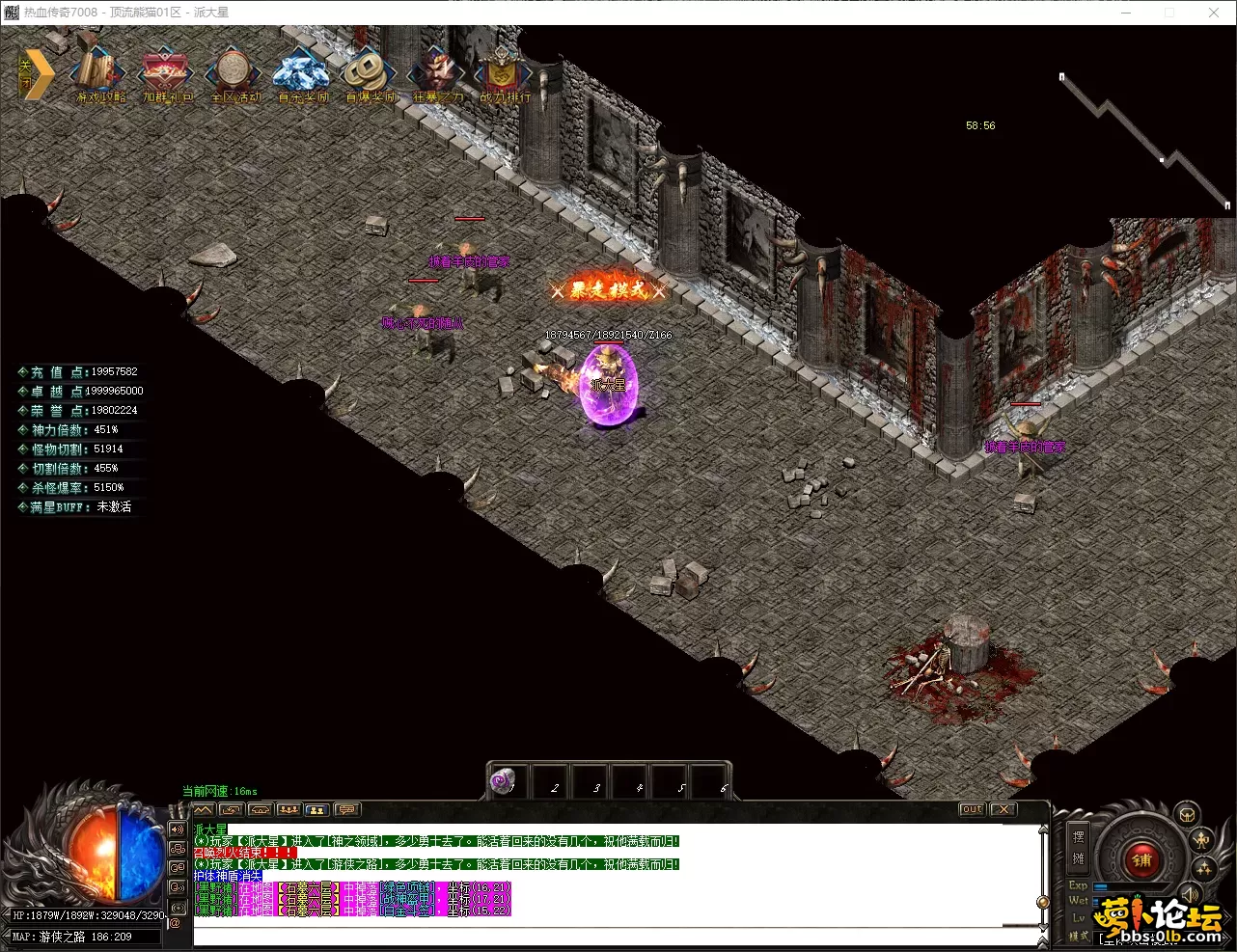View 首杀奖励 first-kill rewards diamonds

click(x=302, y=73)
